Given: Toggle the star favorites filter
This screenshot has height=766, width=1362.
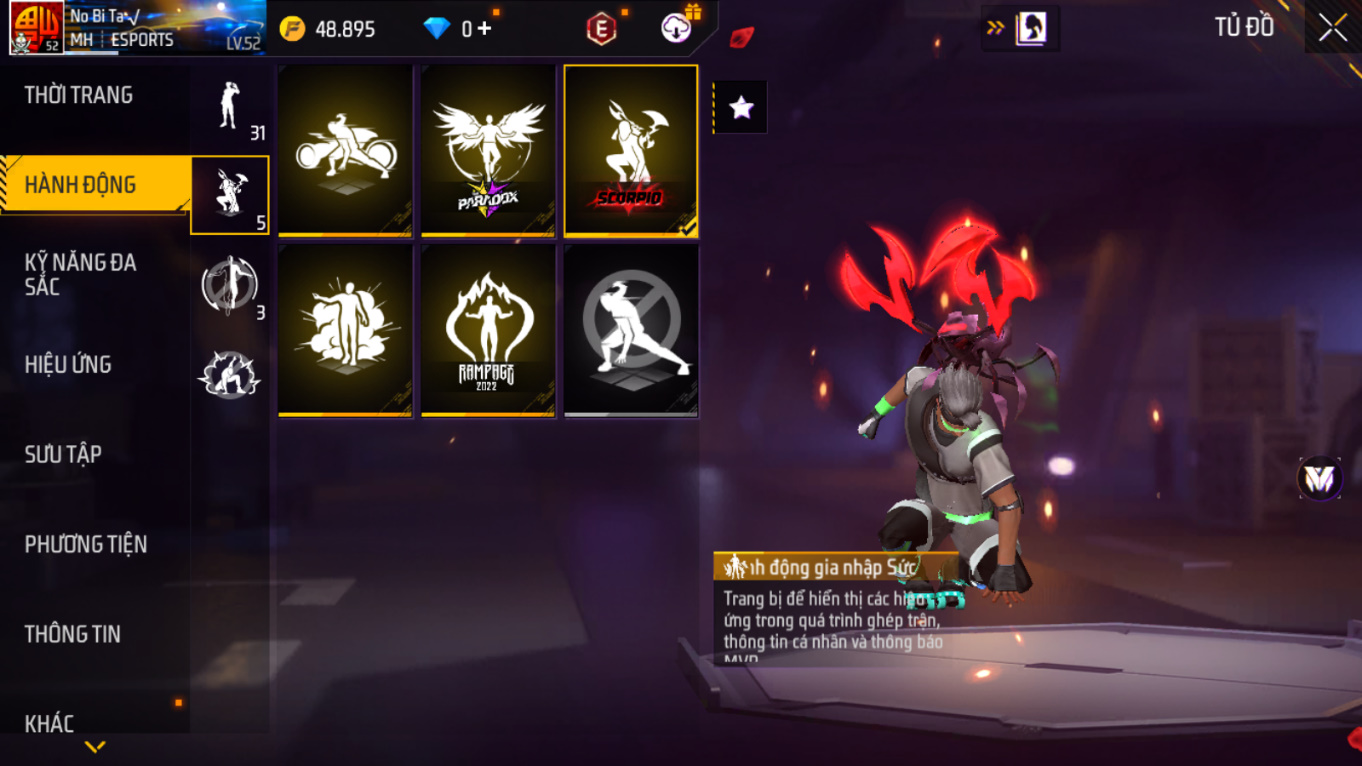Looking at the screenshot, I should click(x=741, y=108).
